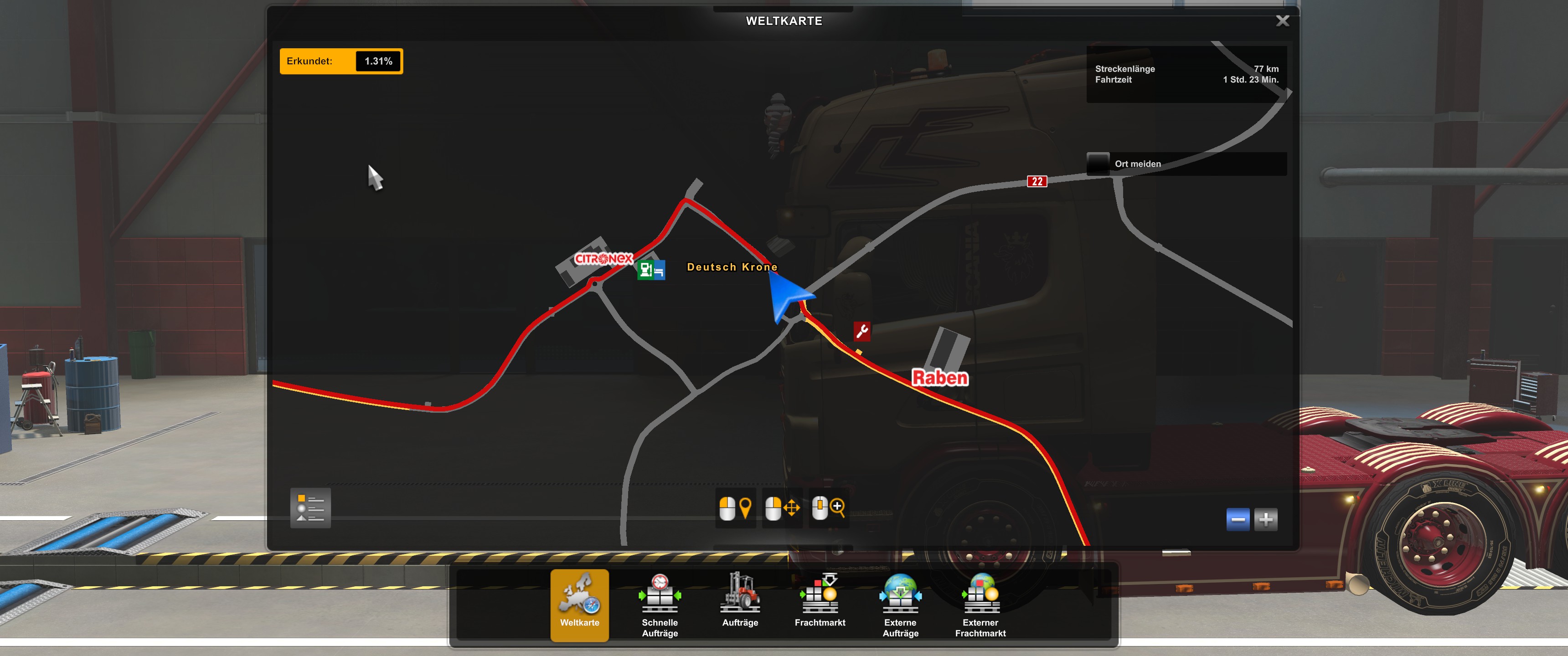The height and width of the screenshot is (656, 1568).
Task: Open the map legend list
Action: click(x=310, y=507)
